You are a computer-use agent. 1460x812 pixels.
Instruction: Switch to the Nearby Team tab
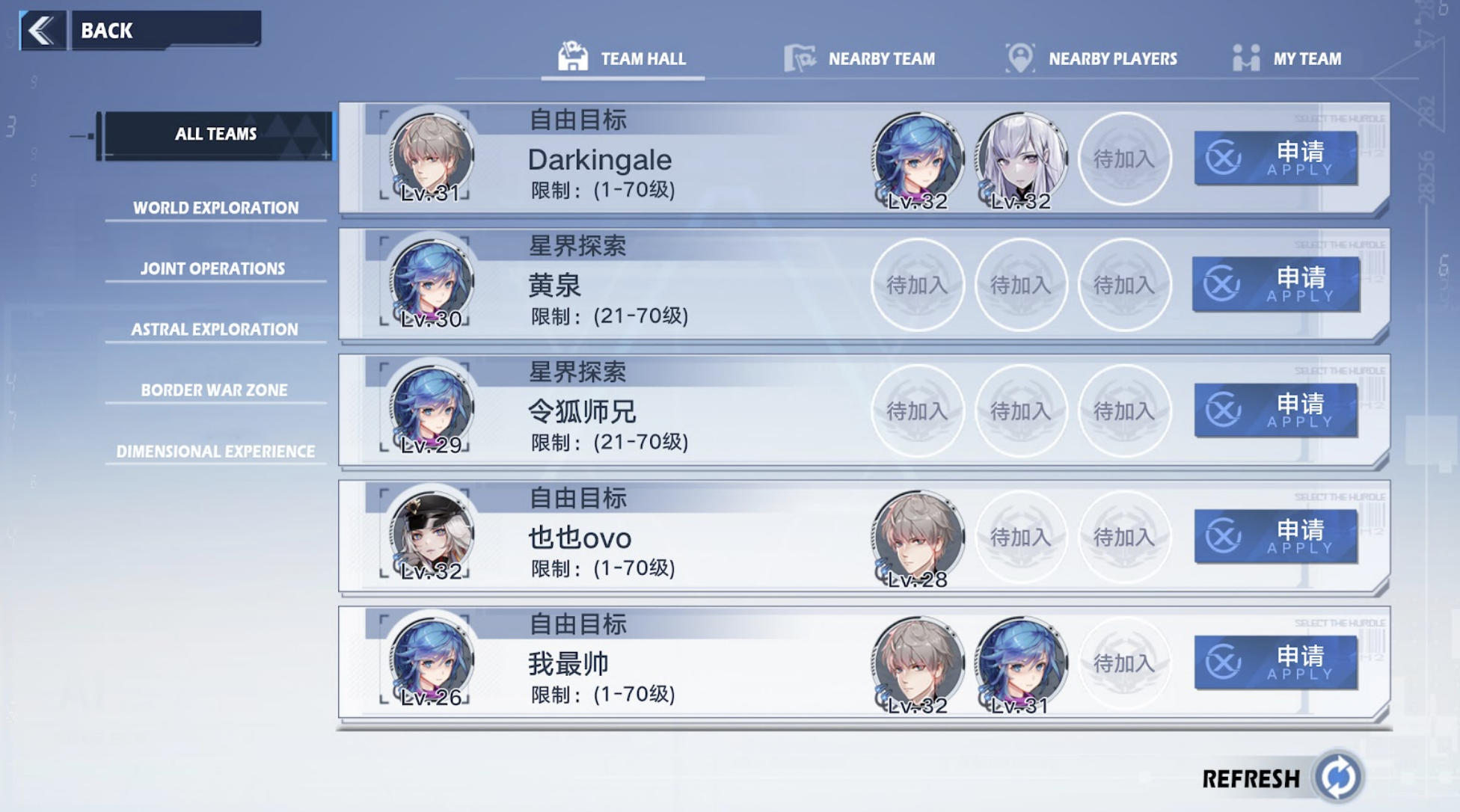tap(882, 58)
